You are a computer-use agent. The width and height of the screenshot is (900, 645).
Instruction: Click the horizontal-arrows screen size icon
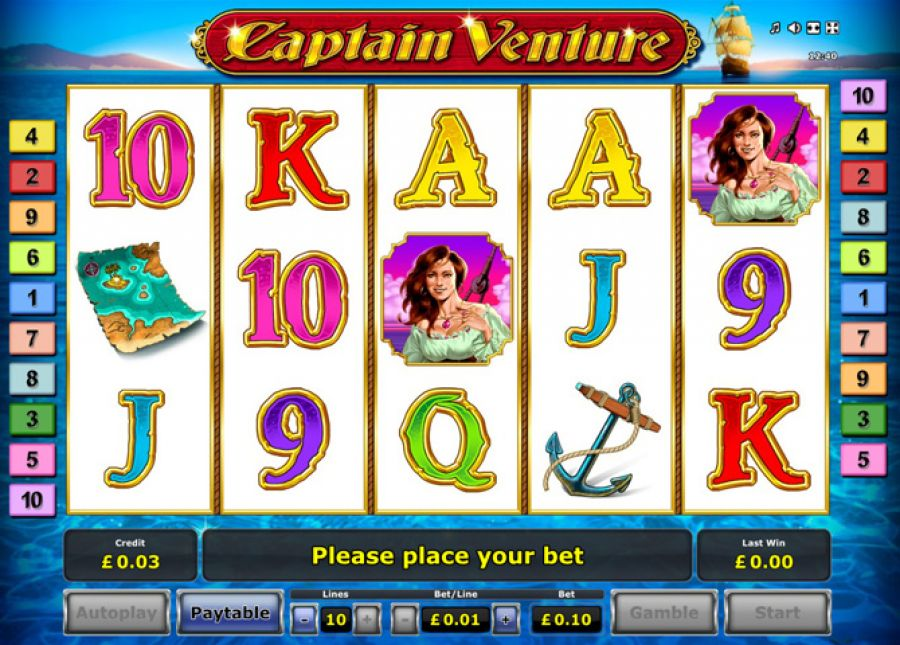point(813,28)
